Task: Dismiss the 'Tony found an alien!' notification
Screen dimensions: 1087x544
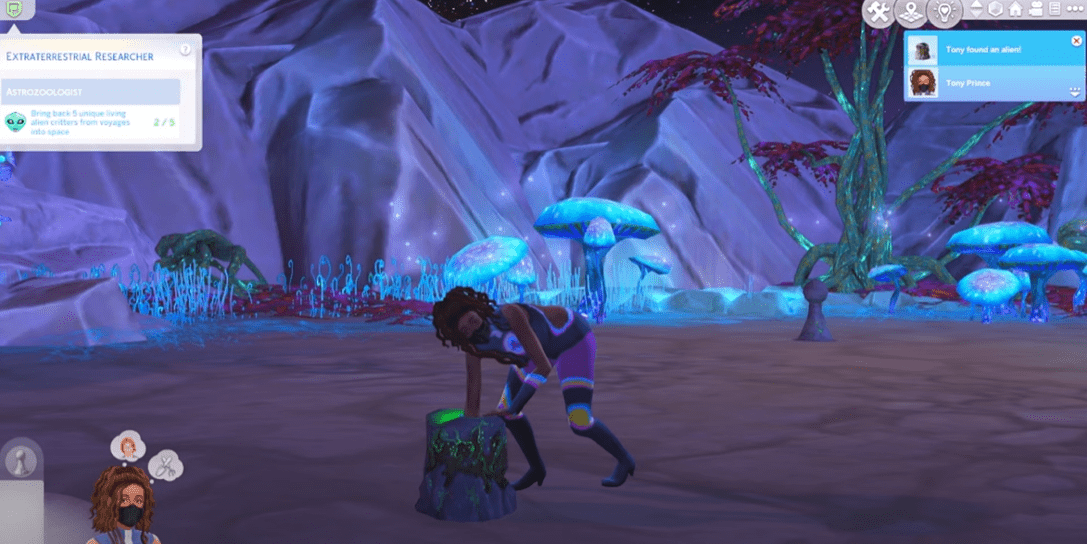Action: click(1076, 41)
